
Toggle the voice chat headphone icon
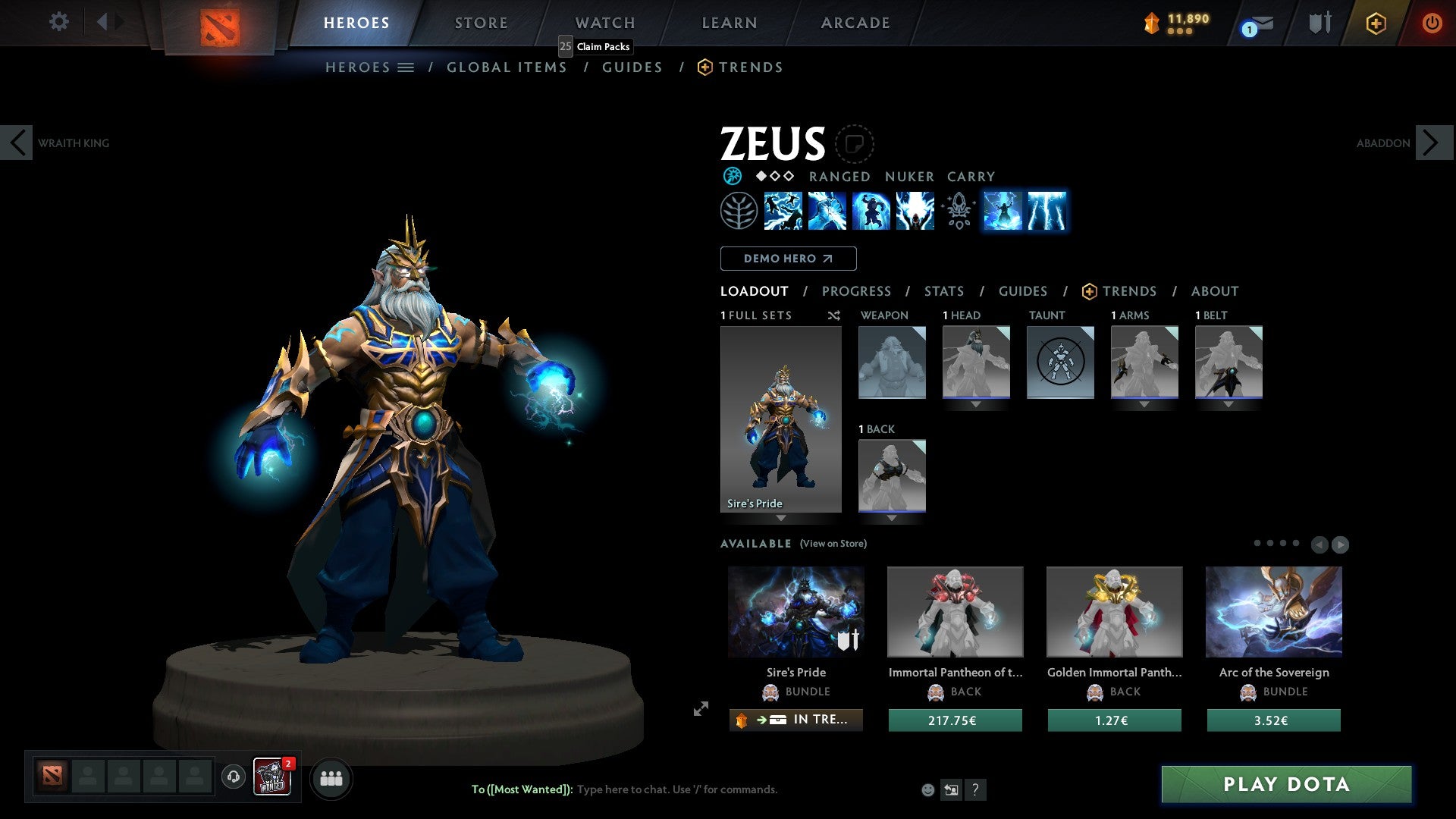(x=232, y=778)
